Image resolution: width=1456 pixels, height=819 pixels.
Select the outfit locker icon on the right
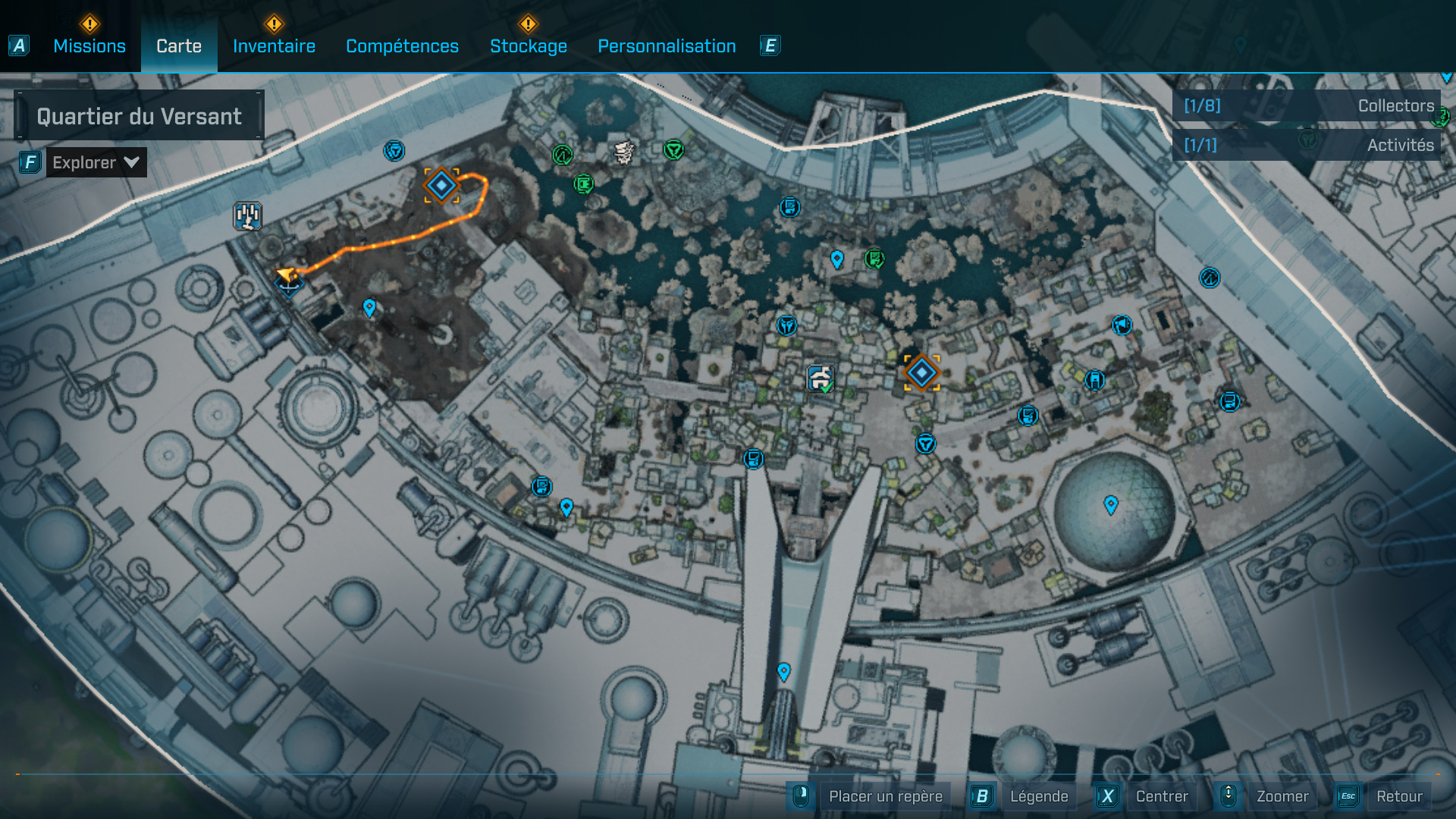1095,381
